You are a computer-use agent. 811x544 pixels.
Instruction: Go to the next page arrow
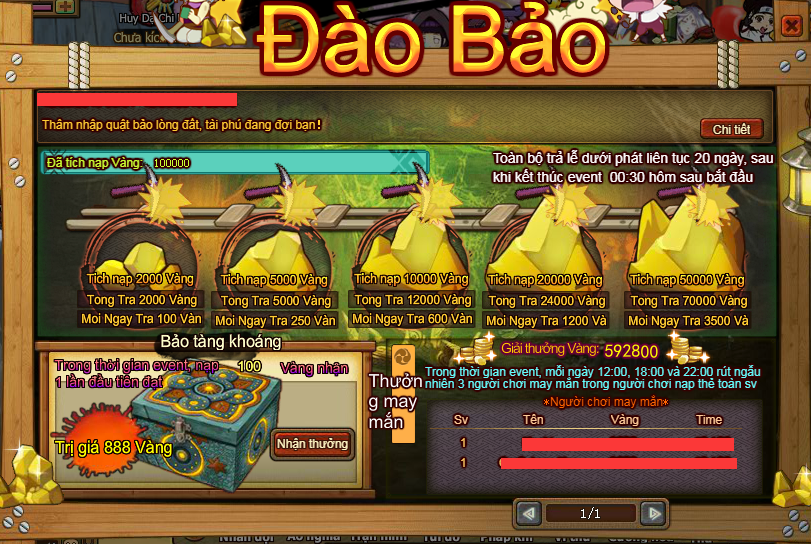point(653,514)
